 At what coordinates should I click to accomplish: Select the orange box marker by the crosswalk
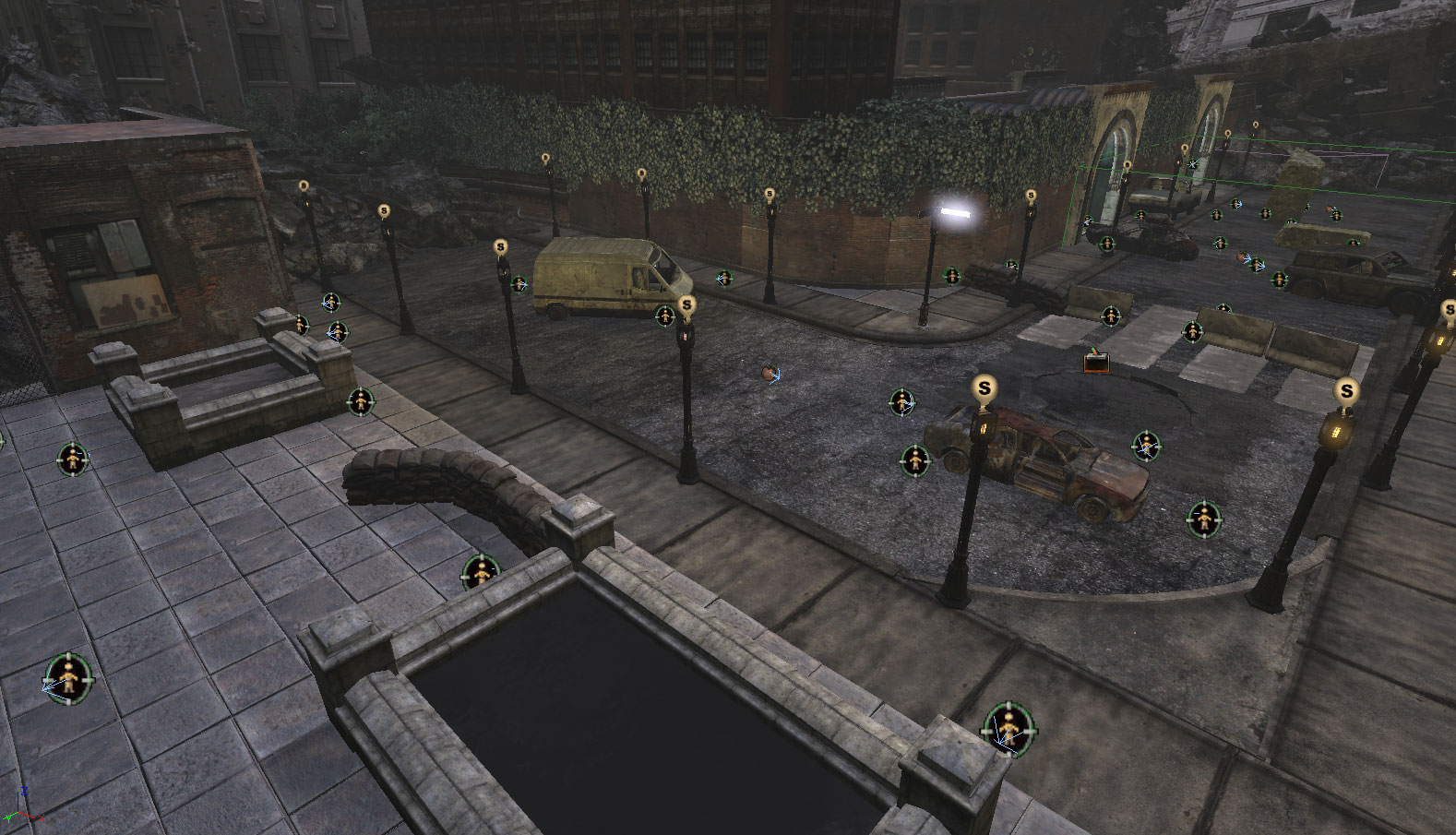click(x=1096, y=363)
